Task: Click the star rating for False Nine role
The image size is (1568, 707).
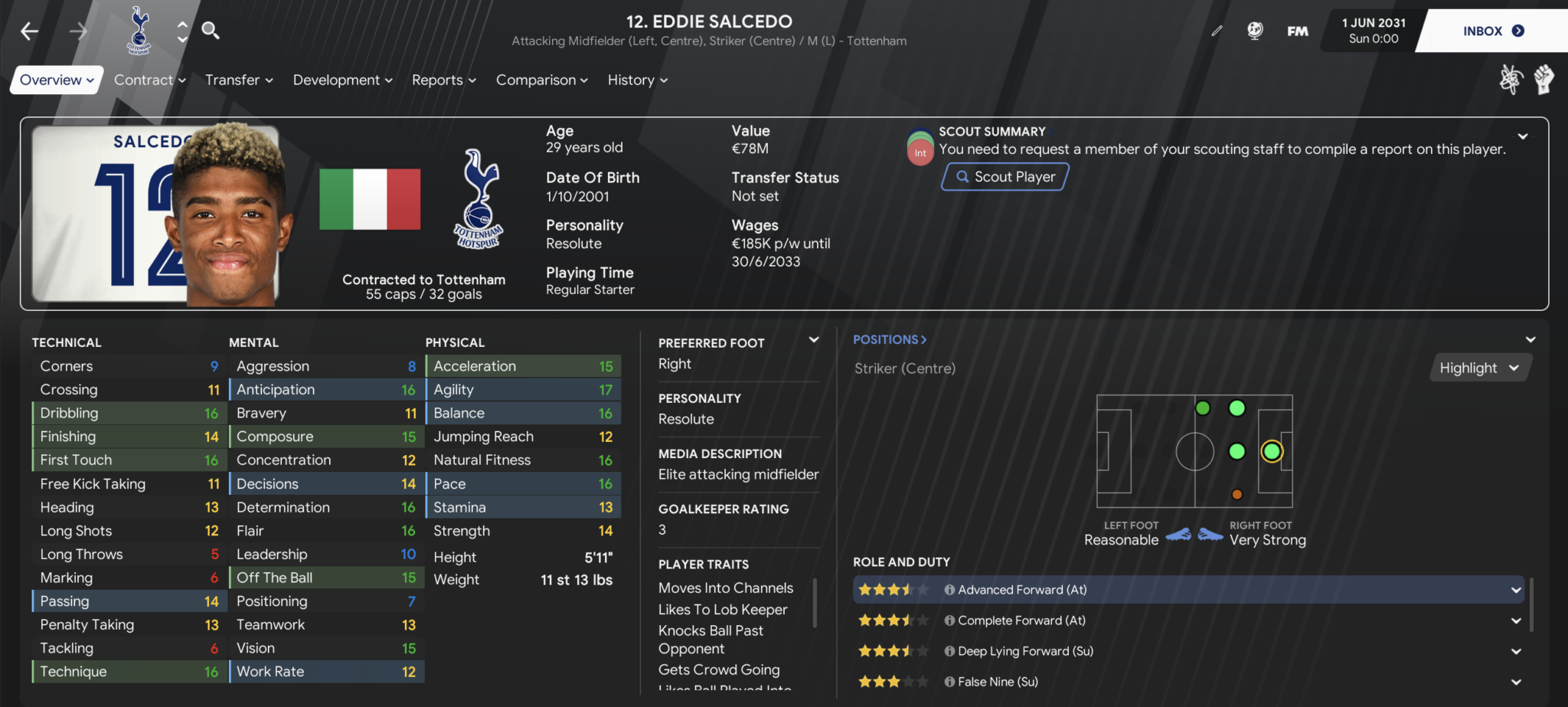Action: tap(893, 681)
